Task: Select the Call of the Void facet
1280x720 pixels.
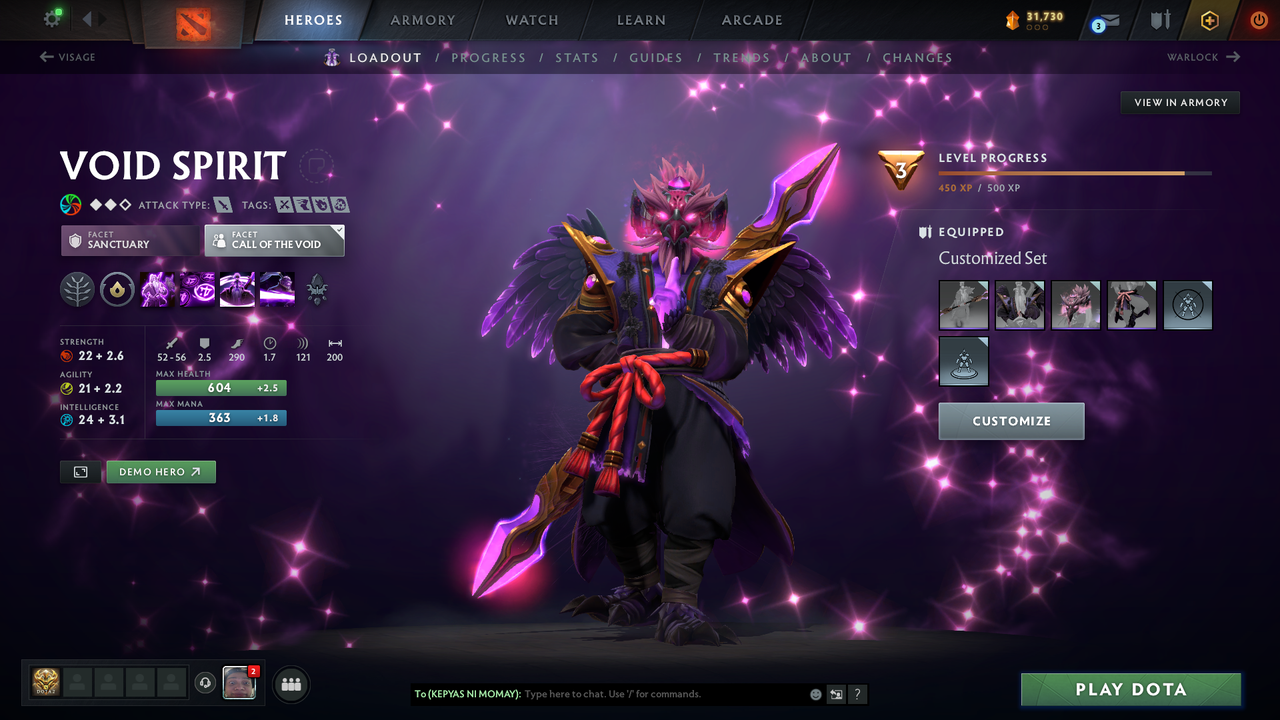Action: (x=273, y=240)
